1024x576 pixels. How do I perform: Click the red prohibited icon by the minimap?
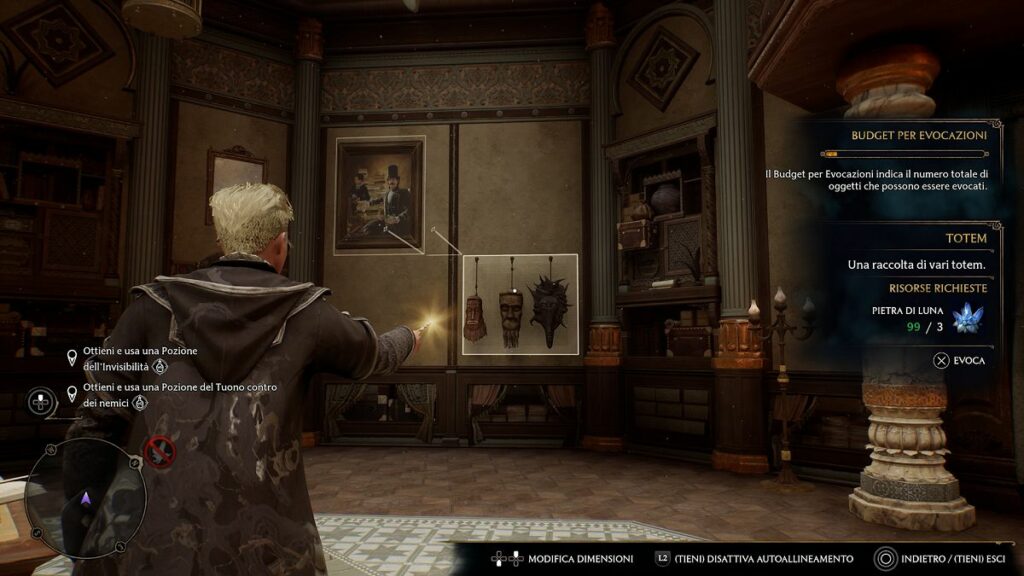[159, 452]
